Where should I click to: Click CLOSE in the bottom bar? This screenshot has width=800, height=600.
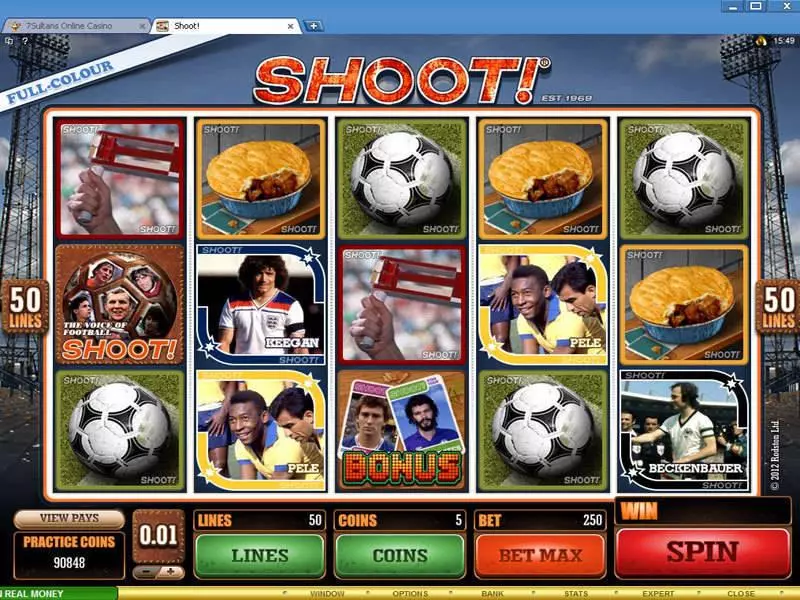pyautogui.click(x=741, y=593)
